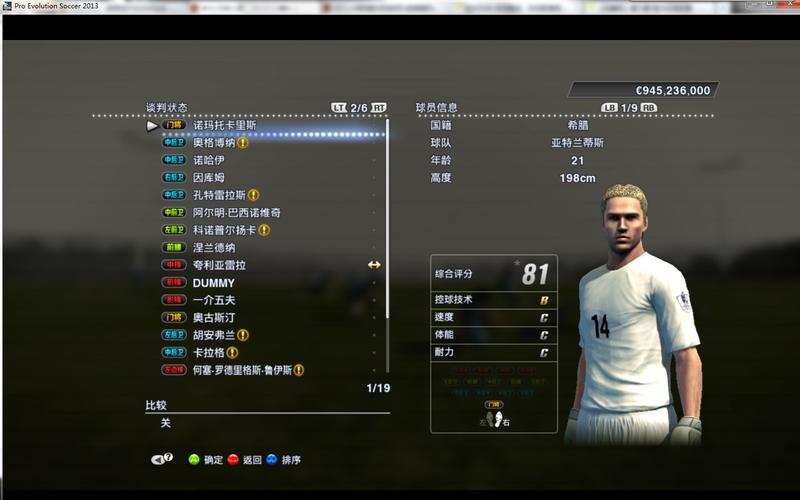Pick 因库姆 from the negotiation list

(208, 178)
